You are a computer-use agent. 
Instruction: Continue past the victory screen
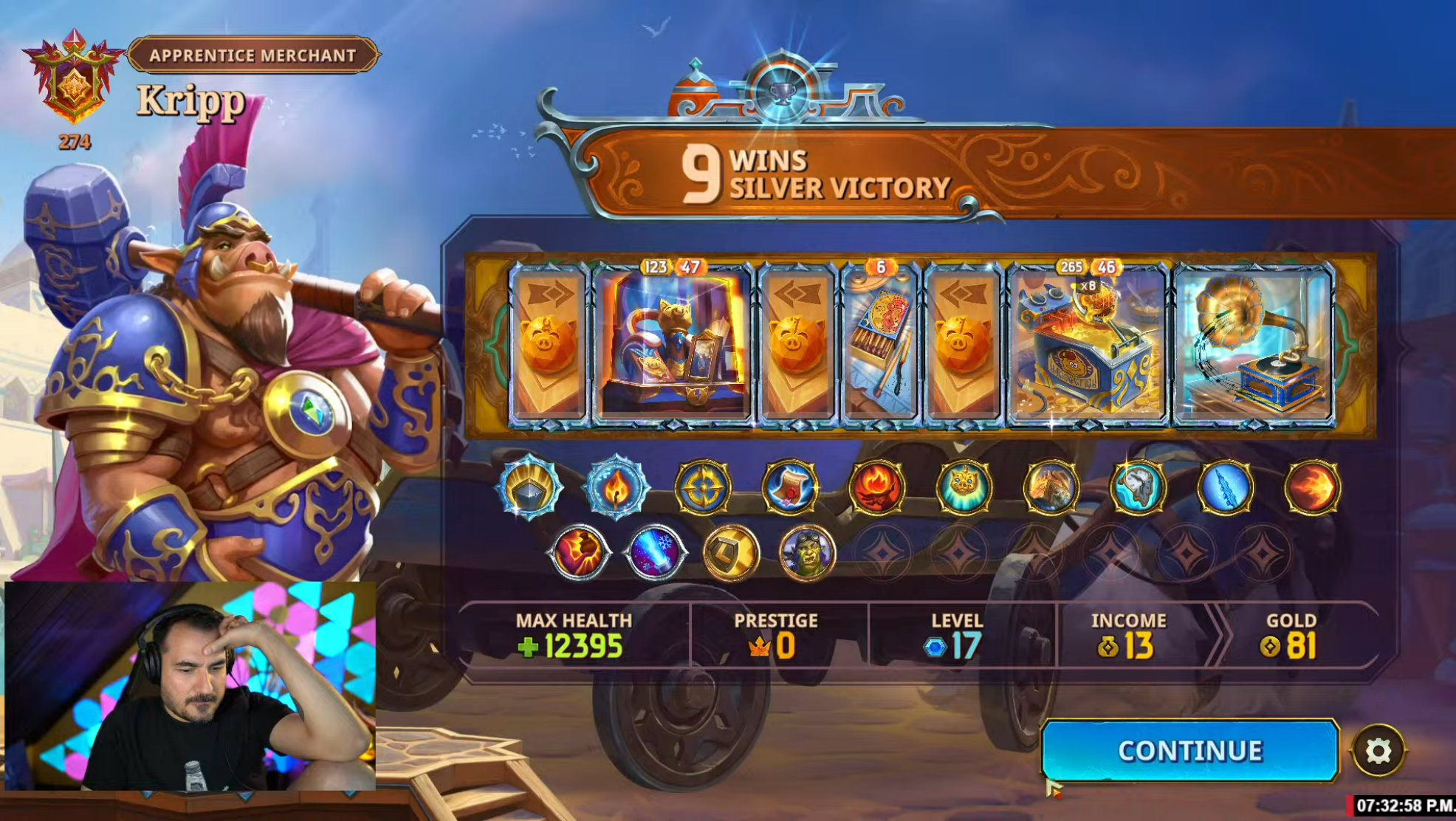[1189, 750]
